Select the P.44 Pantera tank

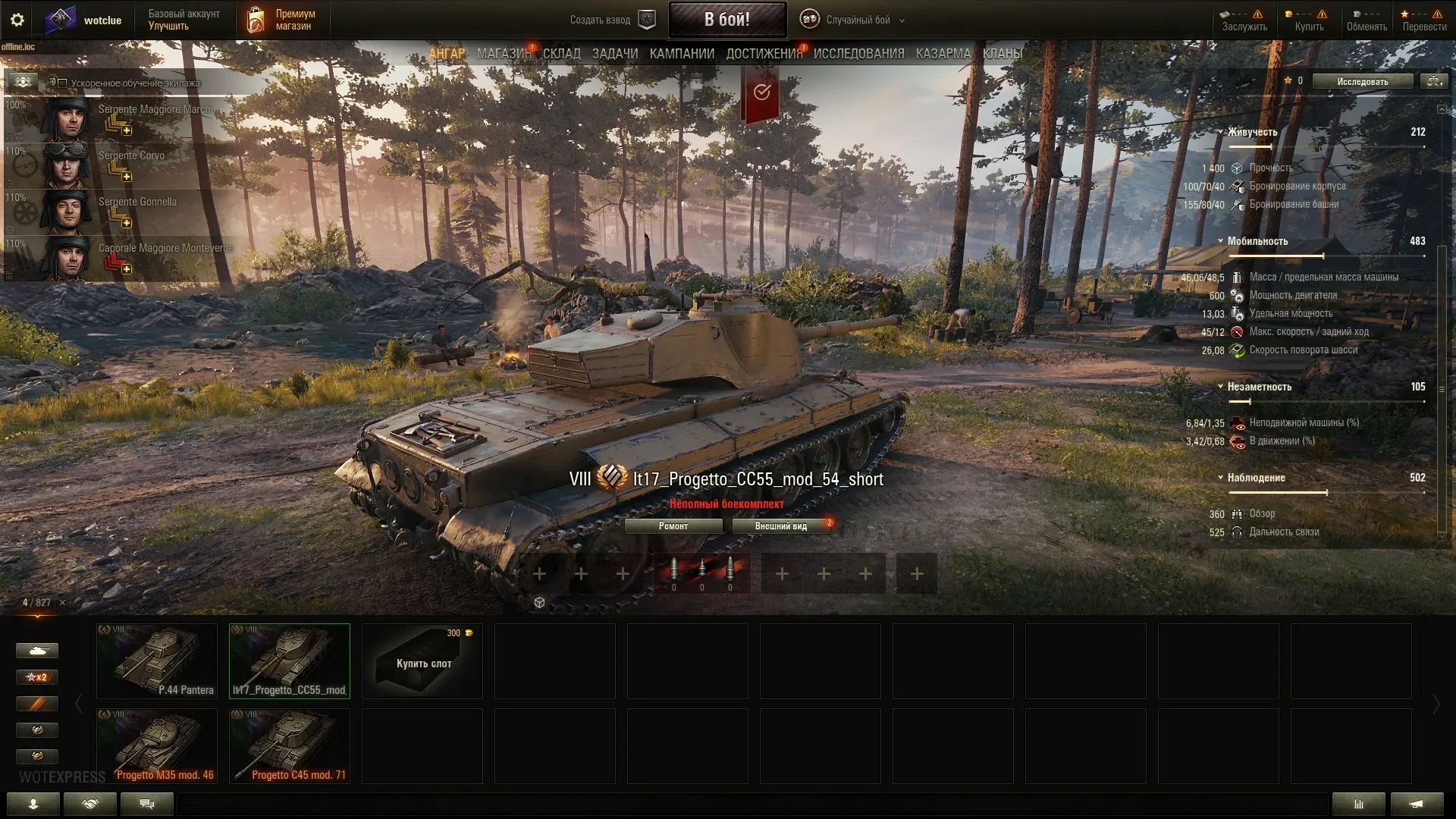click(x=157, y=661)
